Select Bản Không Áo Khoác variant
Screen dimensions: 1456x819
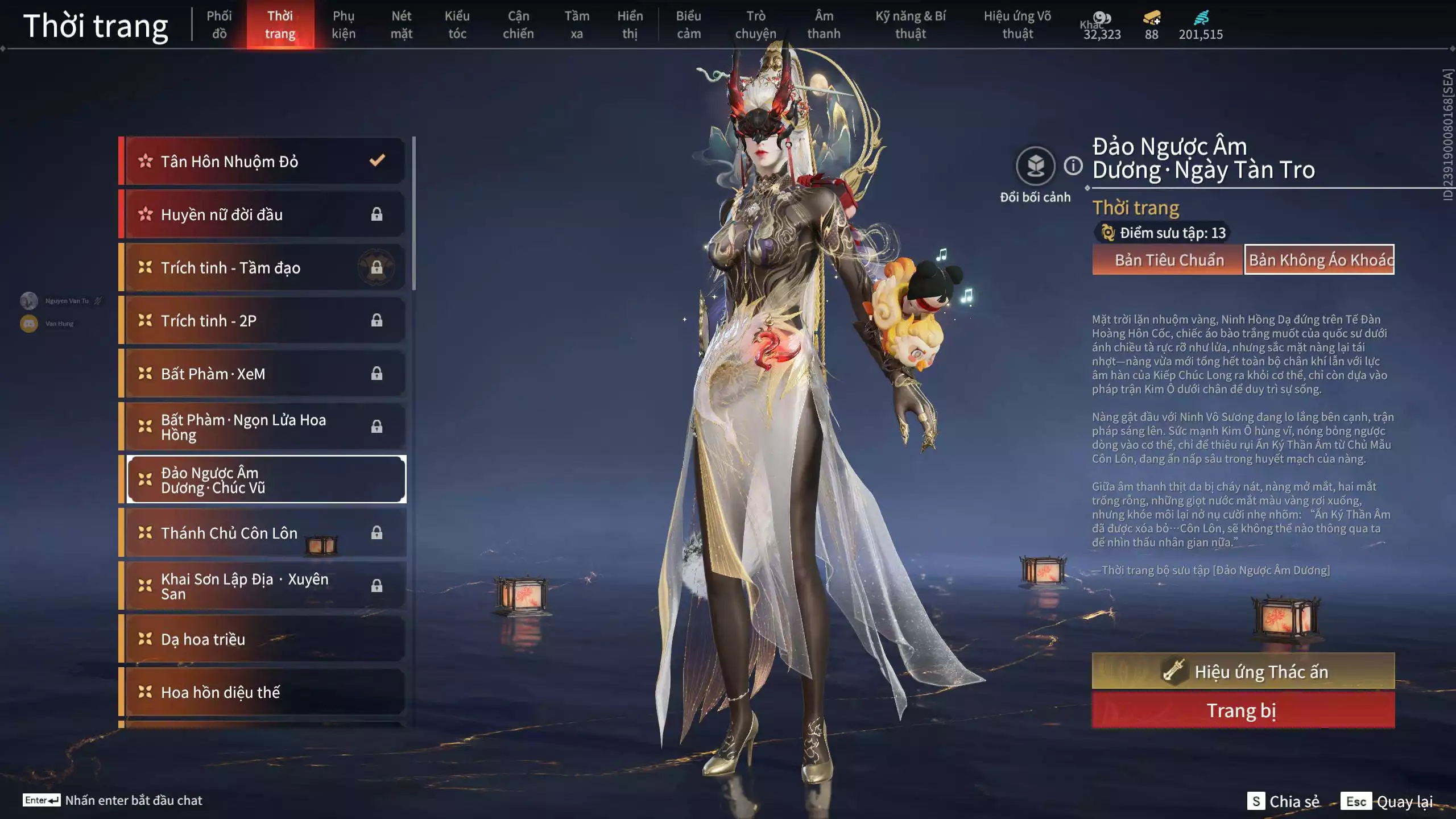[1319, 260]
